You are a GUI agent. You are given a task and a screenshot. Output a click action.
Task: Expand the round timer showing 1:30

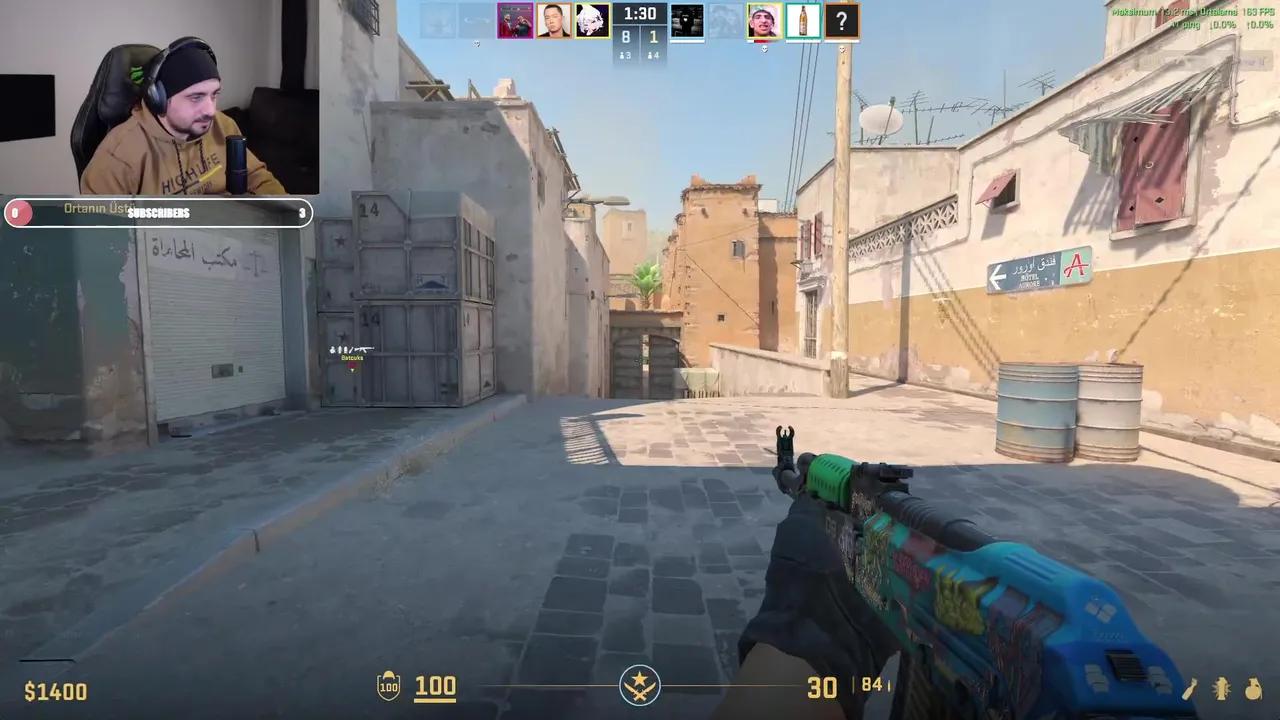(x=639, y=13)
